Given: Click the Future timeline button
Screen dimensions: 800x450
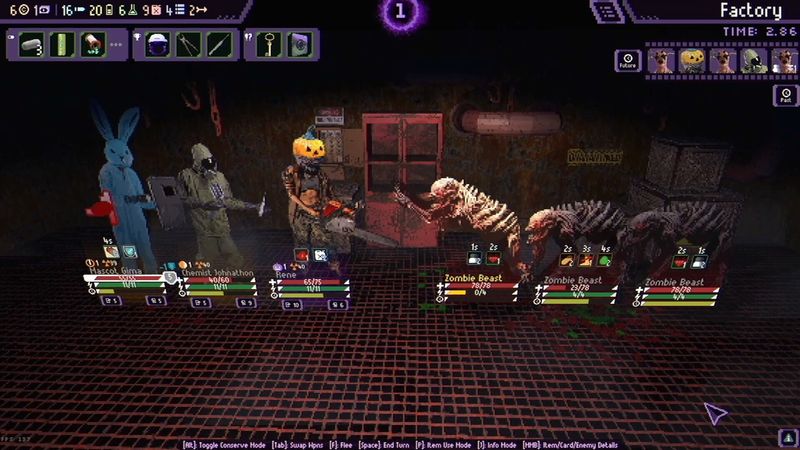Looking at the screenshot, I should [627, 61].
